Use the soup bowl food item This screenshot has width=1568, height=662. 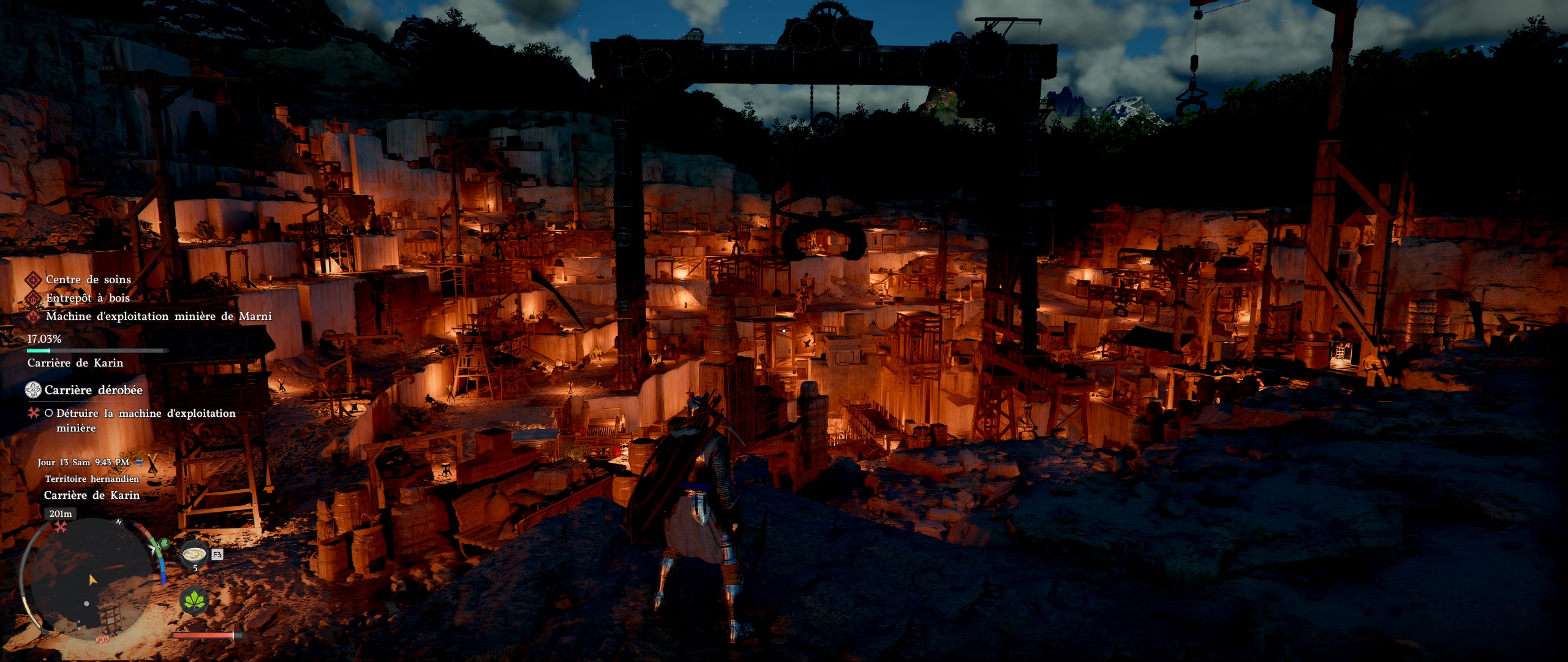click(195, 554)
